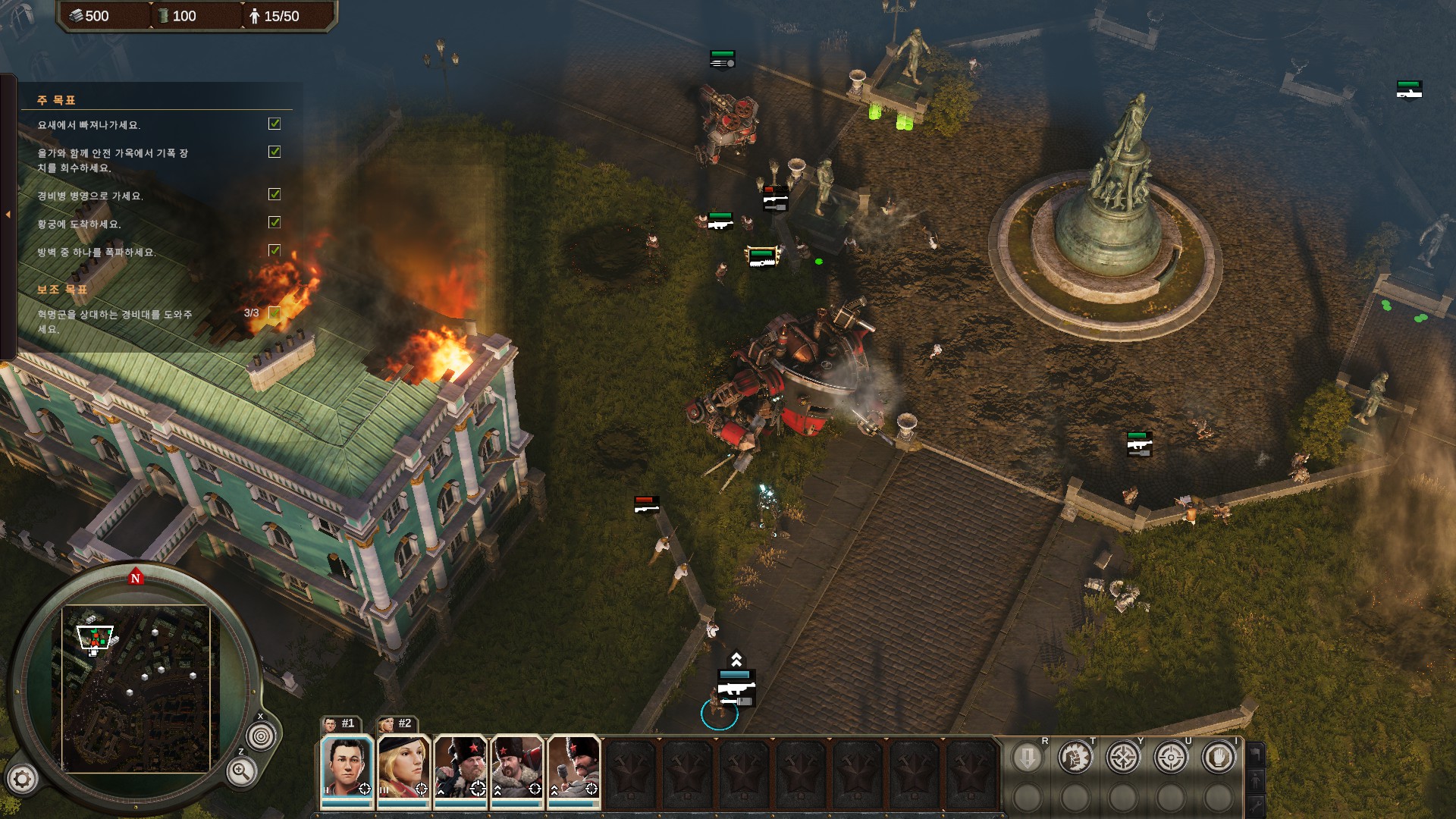Reset camera with the north compass marker
1456x819 pixels.
click(136, 578)
